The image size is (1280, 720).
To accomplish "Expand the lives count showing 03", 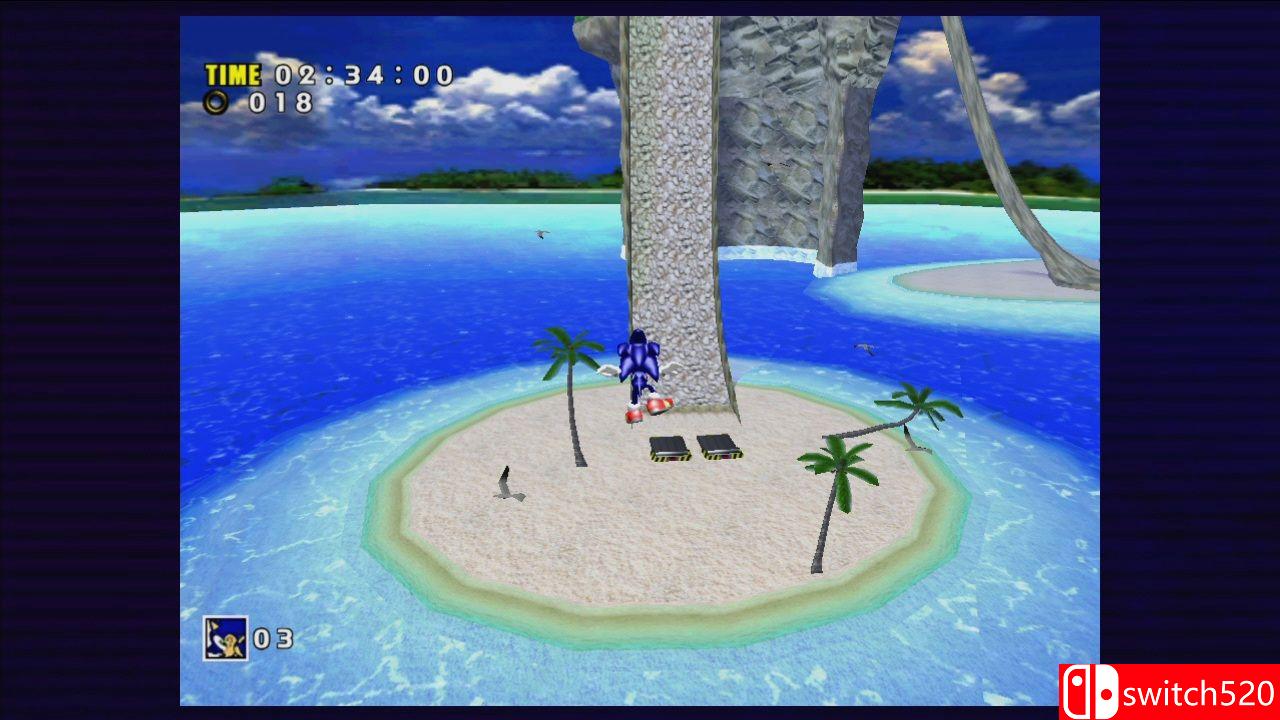I will [271, 639].
